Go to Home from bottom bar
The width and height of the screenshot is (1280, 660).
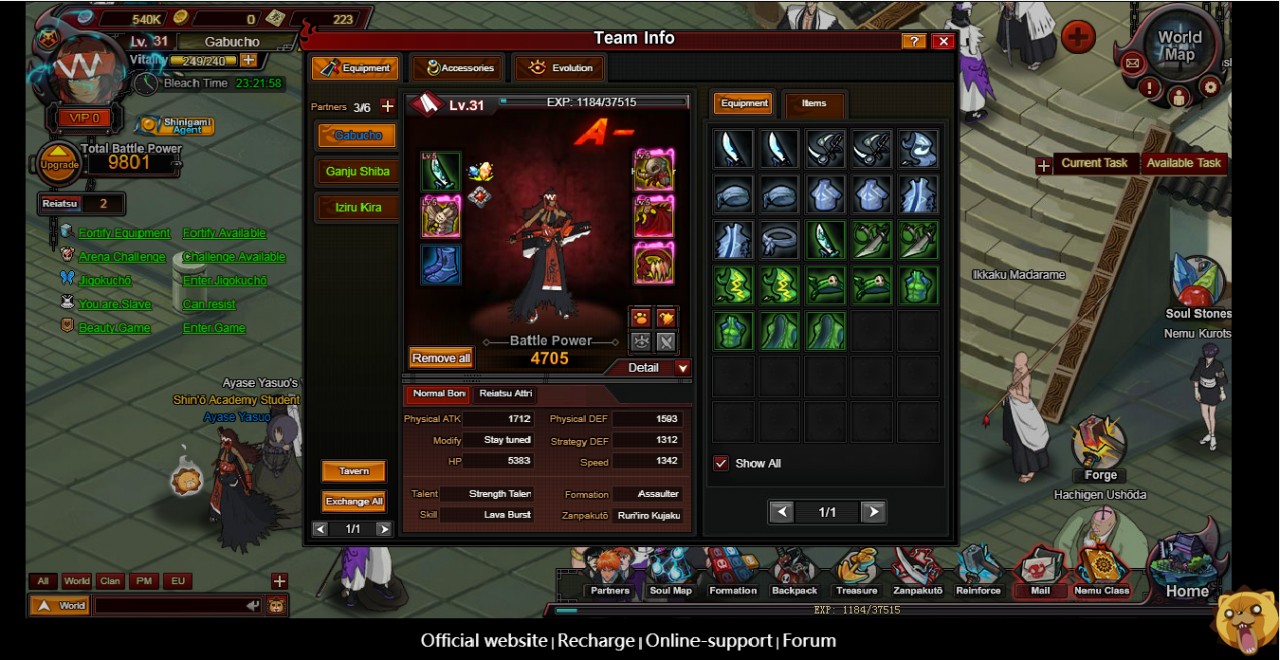(1187, 573)
